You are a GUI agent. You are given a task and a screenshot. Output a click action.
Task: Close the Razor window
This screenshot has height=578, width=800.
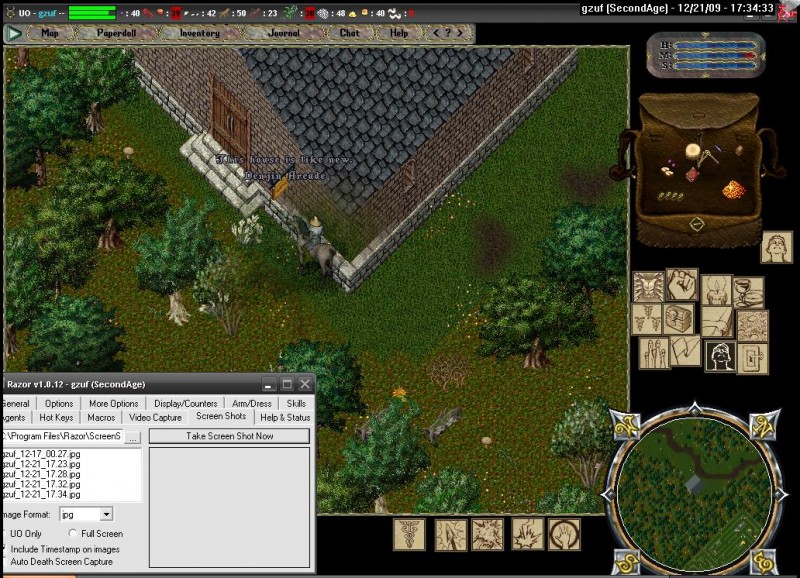tap(304, 383)
